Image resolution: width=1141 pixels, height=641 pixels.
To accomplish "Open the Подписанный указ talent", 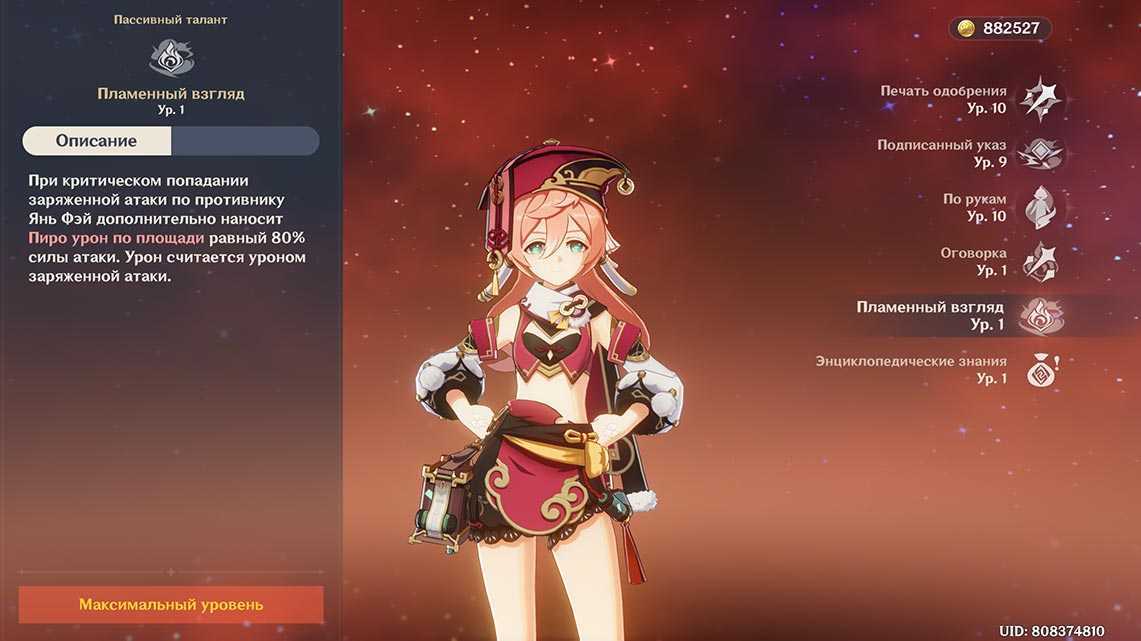I will tap(1040, 153).
